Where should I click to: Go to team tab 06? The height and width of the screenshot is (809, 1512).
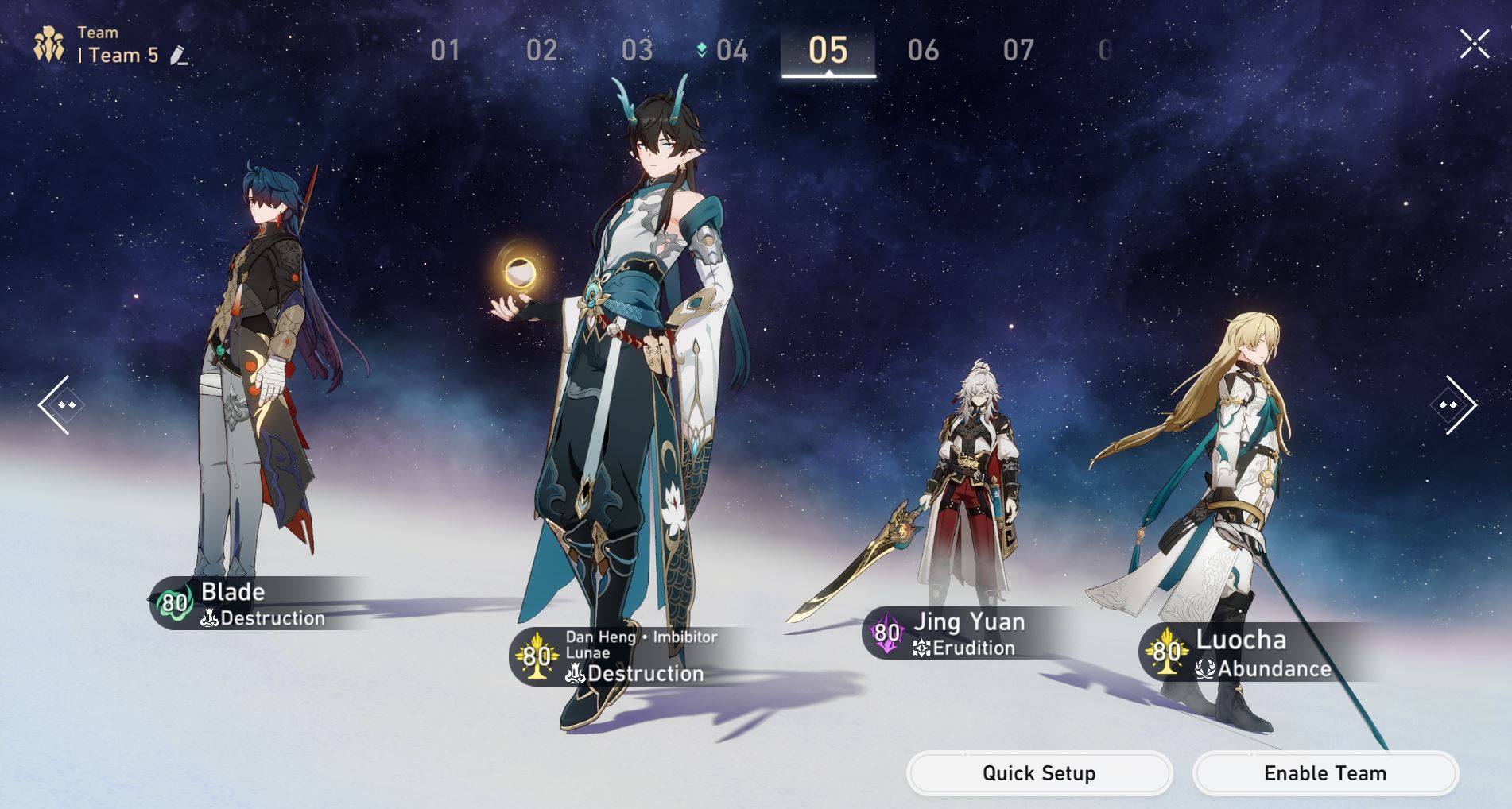(923, 51)
